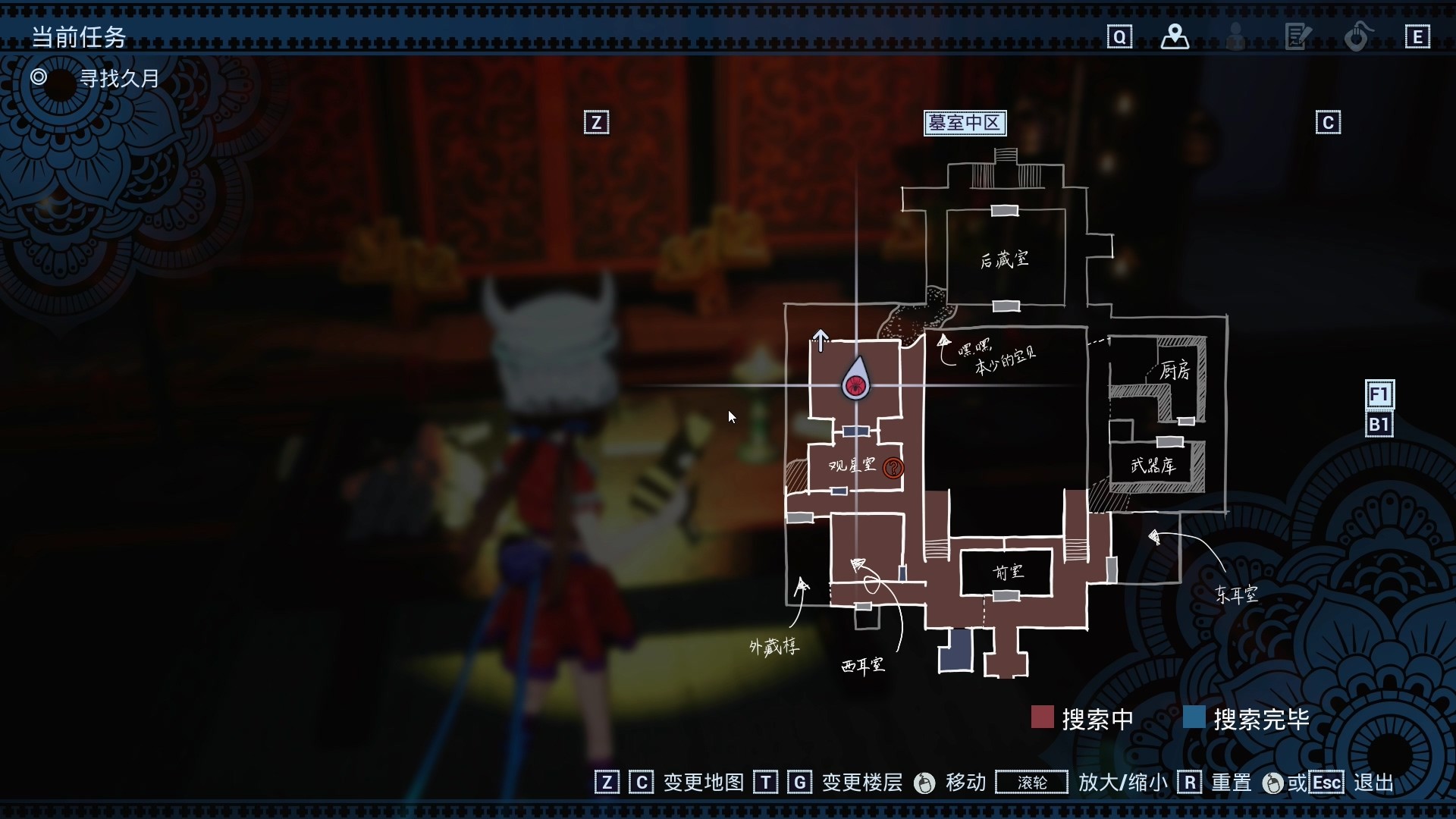Select the map tab icon
Screen dimensions: 1456x819
[1175, 36]
